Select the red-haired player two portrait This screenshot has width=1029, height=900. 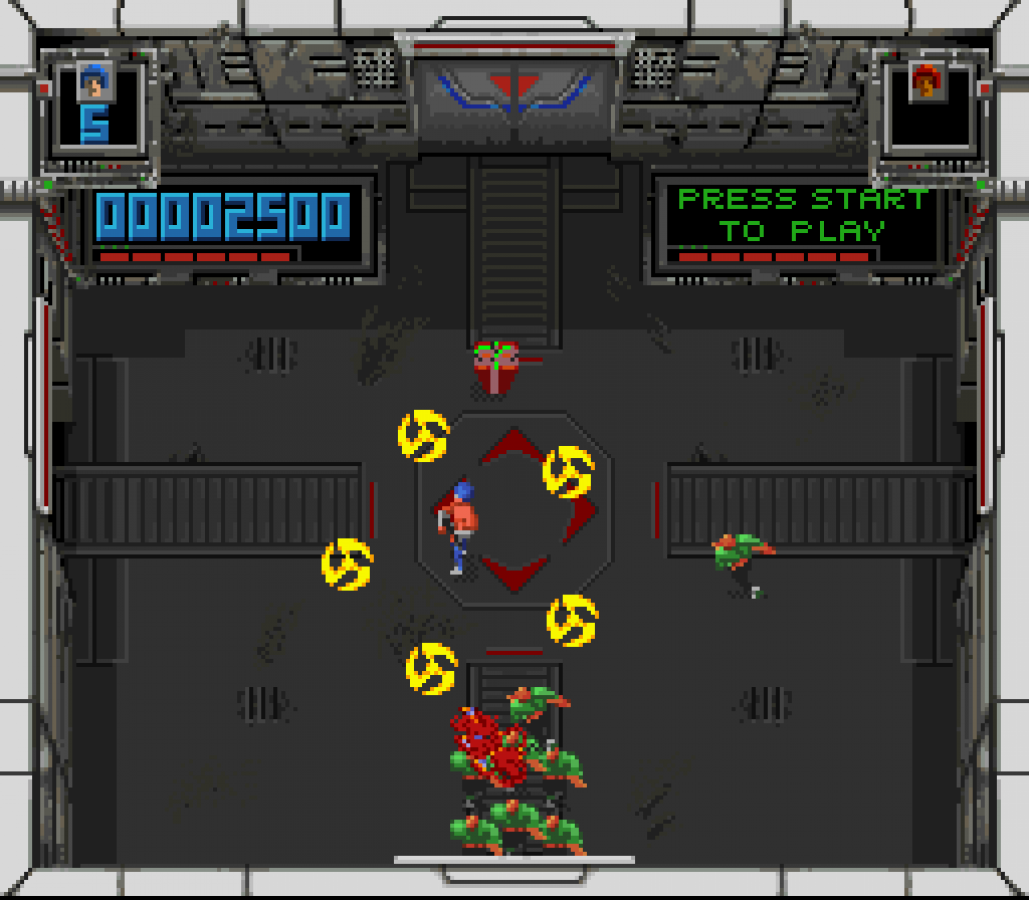point(928,81)
